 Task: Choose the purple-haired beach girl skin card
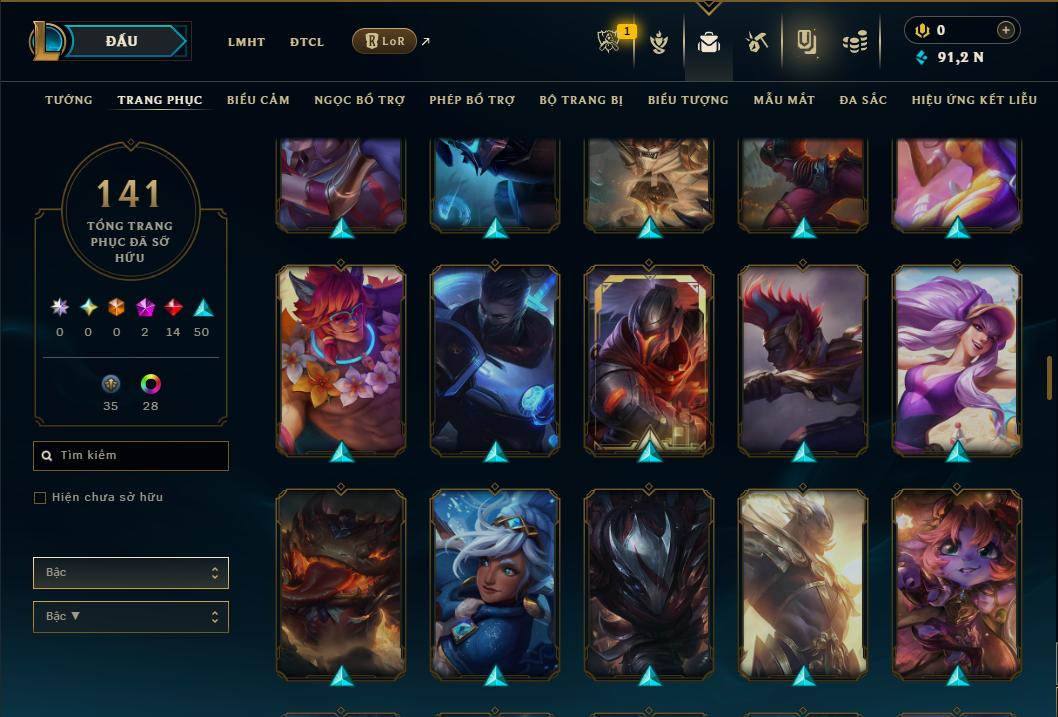(x=957, y=360)
